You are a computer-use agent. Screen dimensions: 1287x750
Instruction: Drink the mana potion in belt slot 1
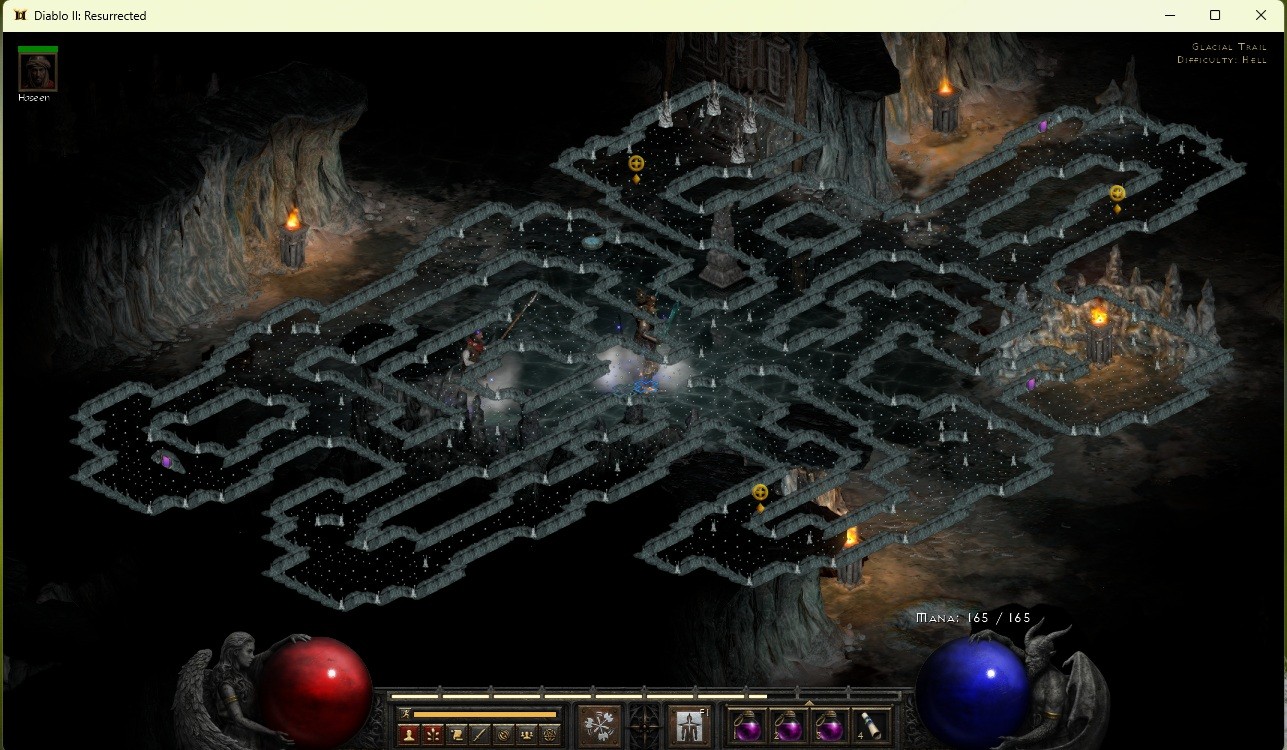tap(747, 727)
